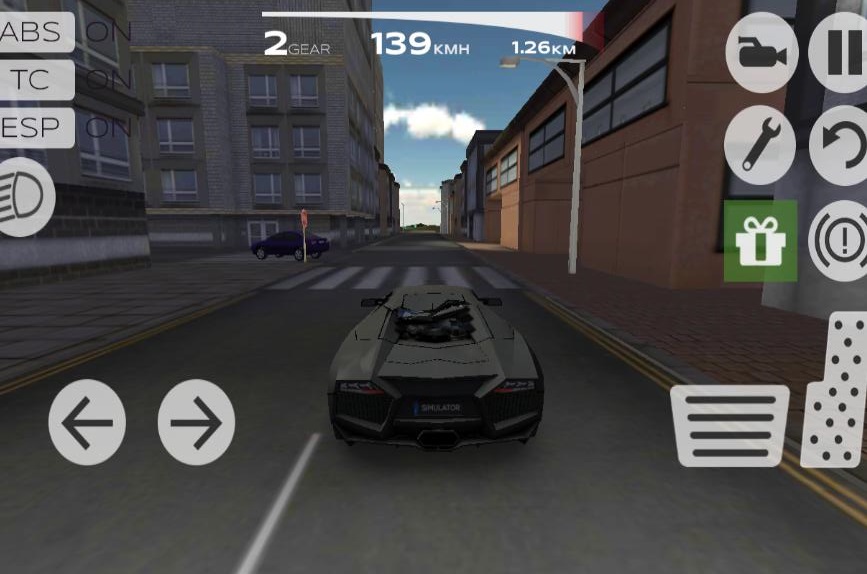Switch camera view with the camera button
867x574 pixels.
point(761,52)
